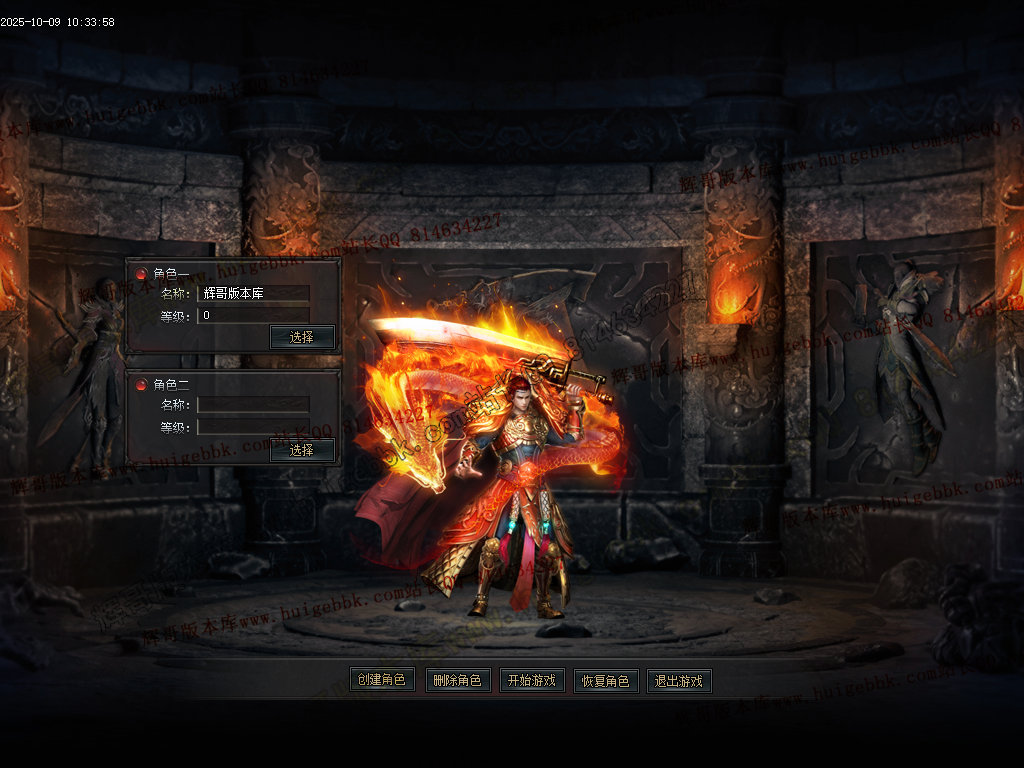Choose 删除角色 to delete the character
This screenshot has height=768, width=1024.
[x=458, y=681]
